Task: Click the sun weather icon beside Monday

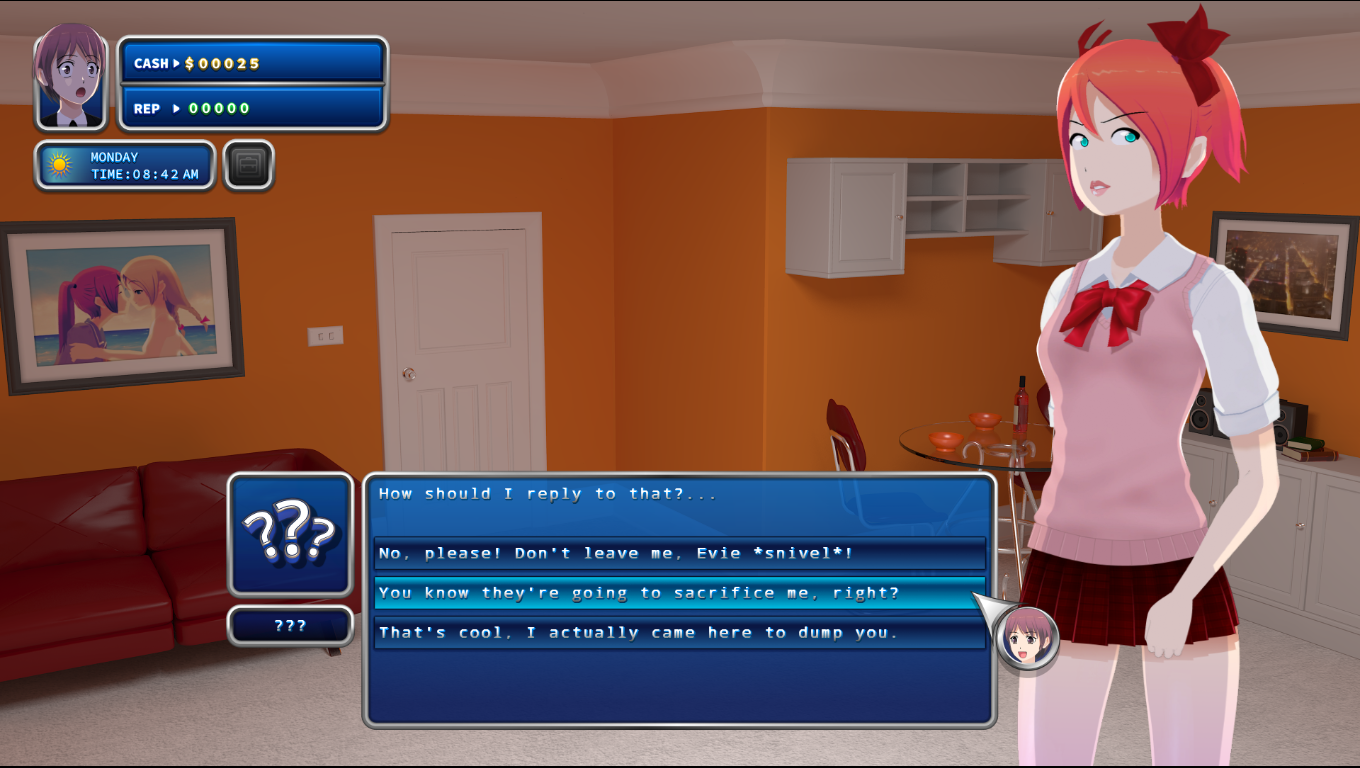Action: [x=57, y=165]
